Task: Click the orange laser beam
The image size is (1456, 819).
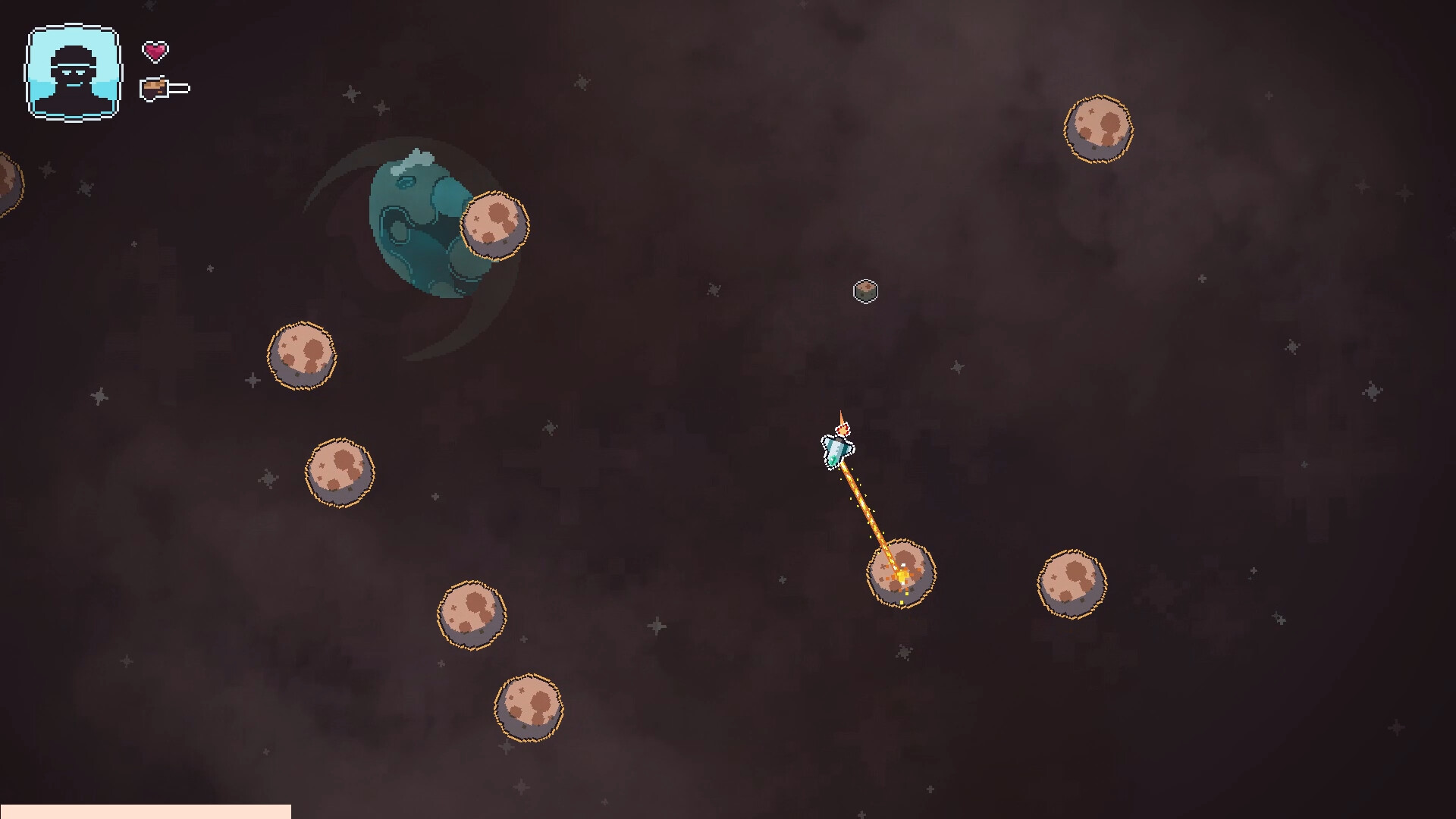Action: tap(868, 512)
